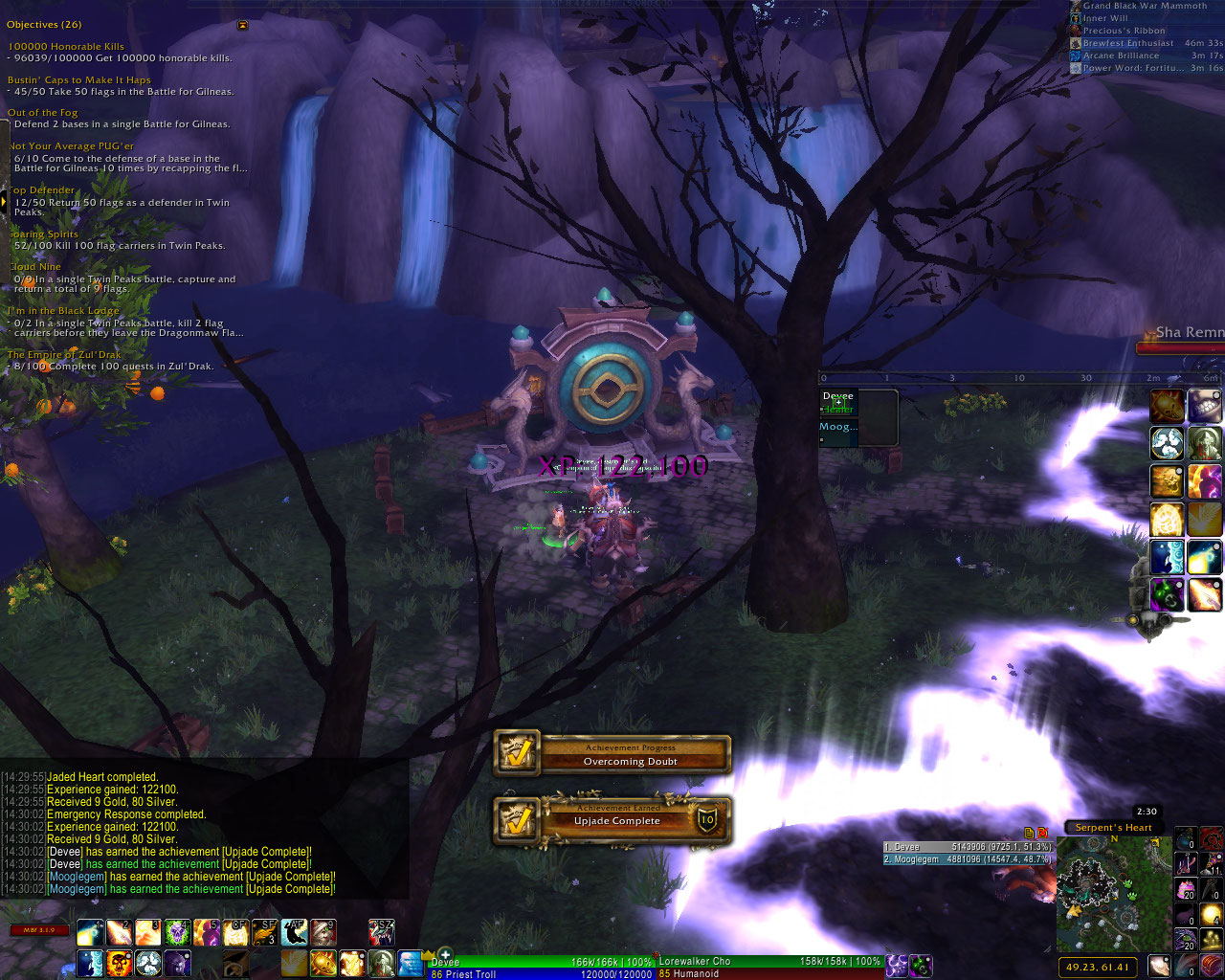1225x980 pixels.
Task: Select the Power Word: Fortitude buff entry
Action: pyautogui.click(x=1129, y=68)
